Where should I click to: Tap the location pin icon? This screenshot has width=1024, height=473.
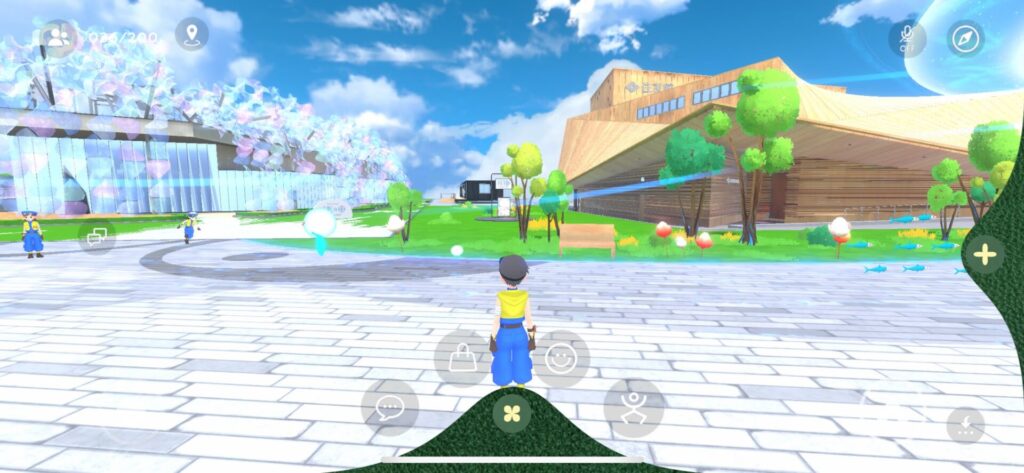[x=192, y=35]
